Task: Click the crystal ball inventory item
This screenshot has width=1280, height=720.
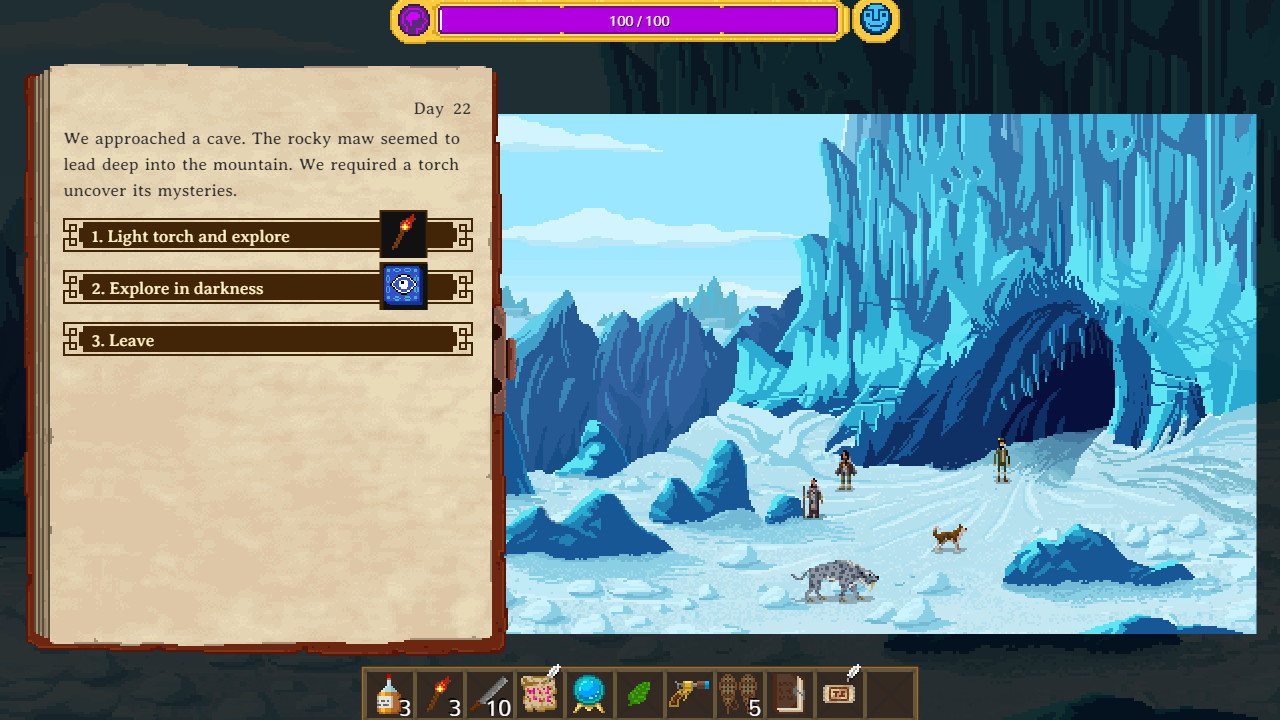Action: pyautogui.click(x=589, y=692)
